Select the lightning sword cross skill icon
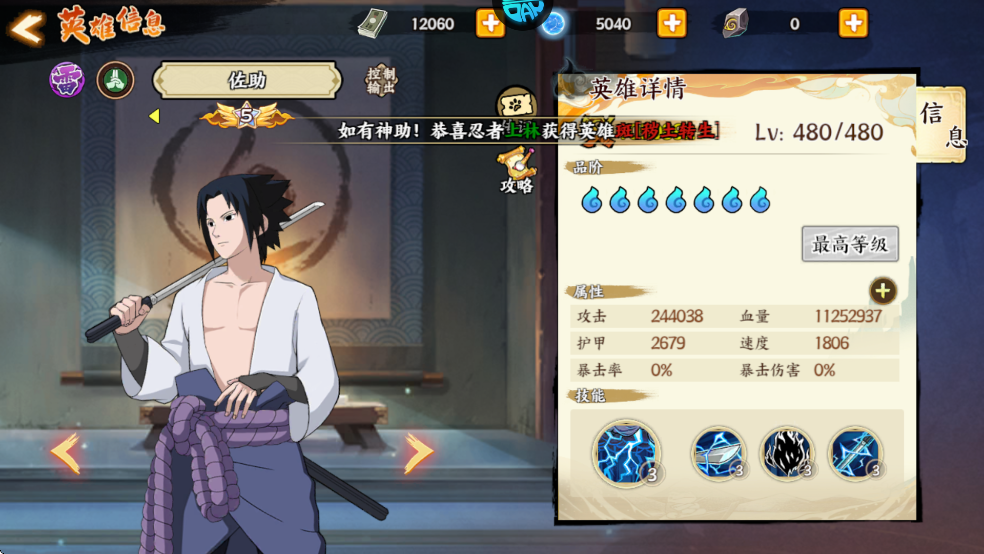The image size is (984, 554). 856,454
